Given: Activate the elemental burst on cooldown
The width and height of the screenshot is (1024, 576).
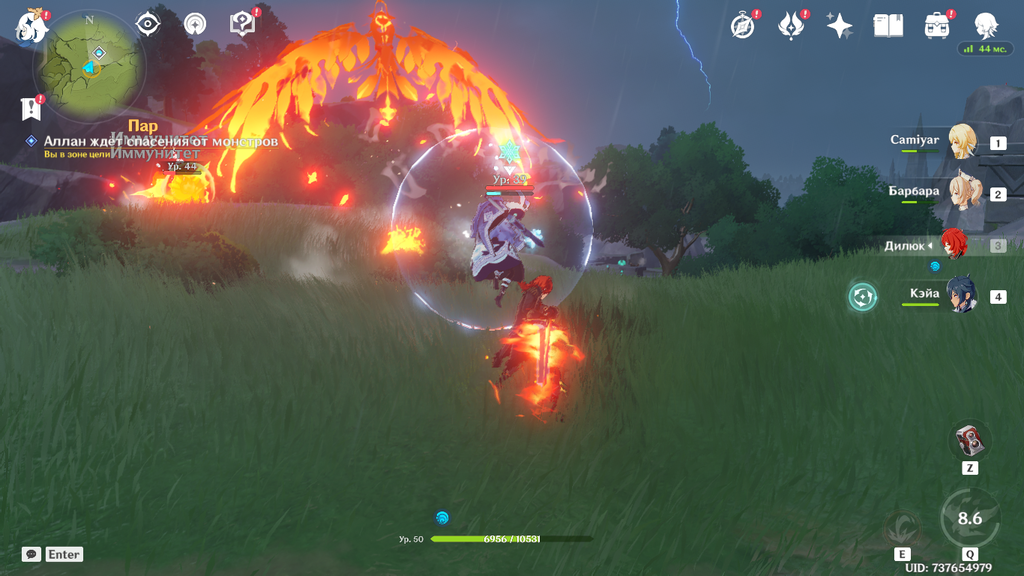Looking at the screenshot, I should pyautogui.click(x=969, y=518).
